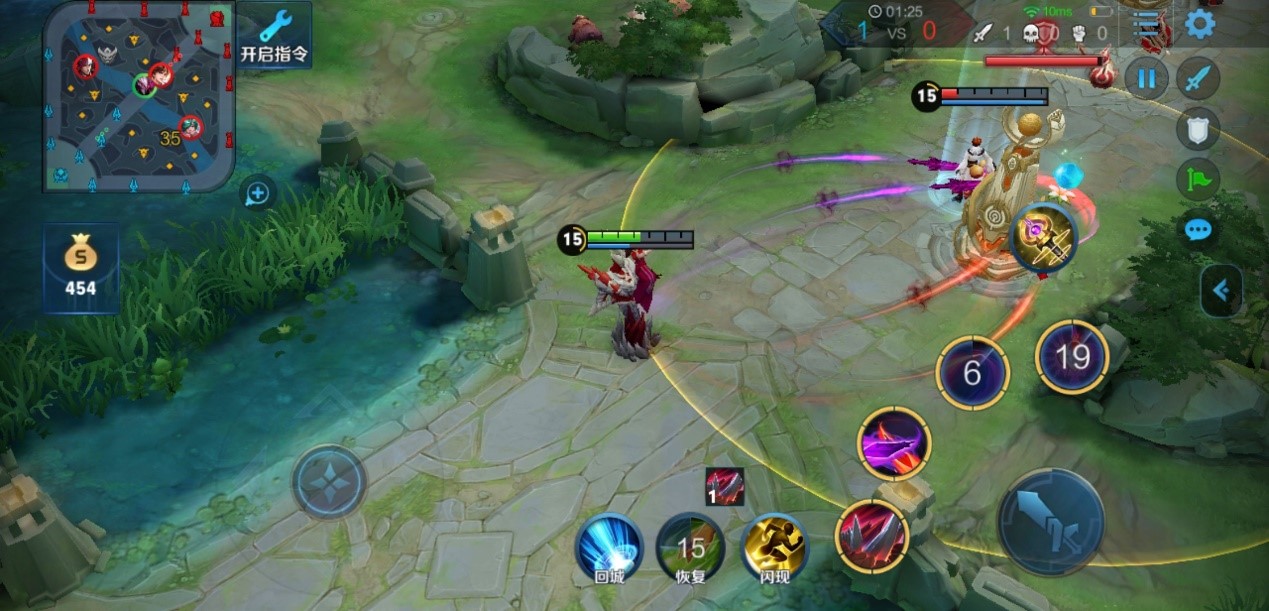Tap the blue sword attack signal
This screenshot has height=611, width=1269.
tap(1197, 78)
